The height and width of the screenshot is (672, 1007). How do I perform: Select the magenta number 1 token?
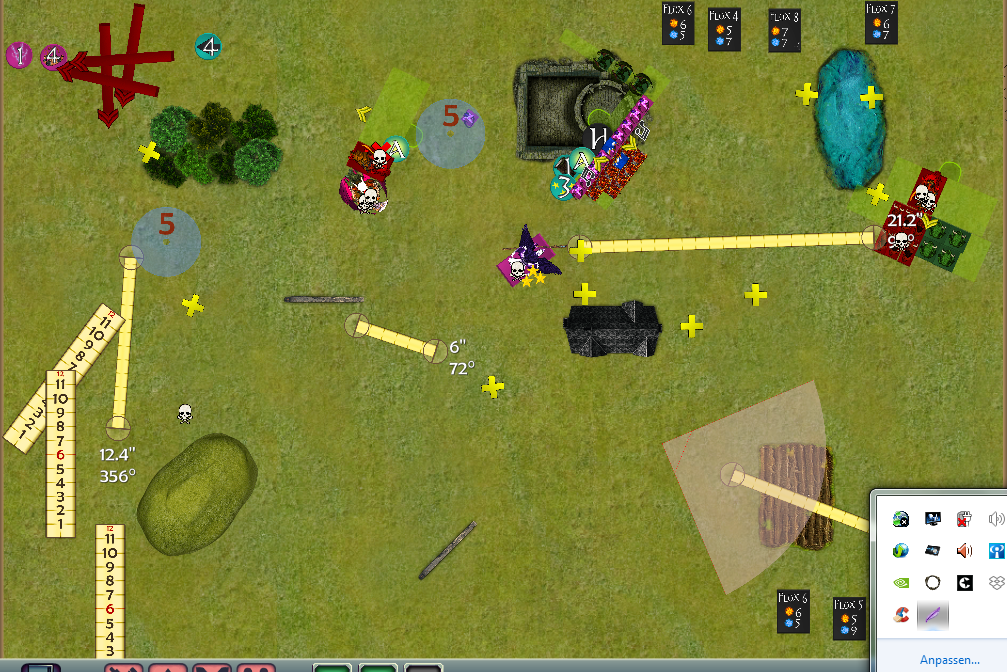coord(18,55)
